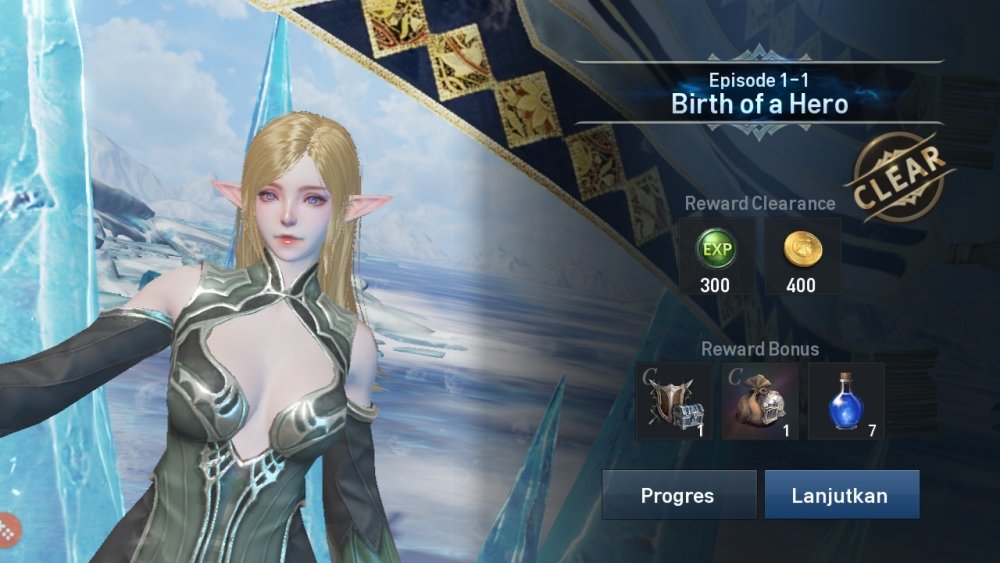
Task: View the loot sack bonus reward
Action: tap(760, 401)
